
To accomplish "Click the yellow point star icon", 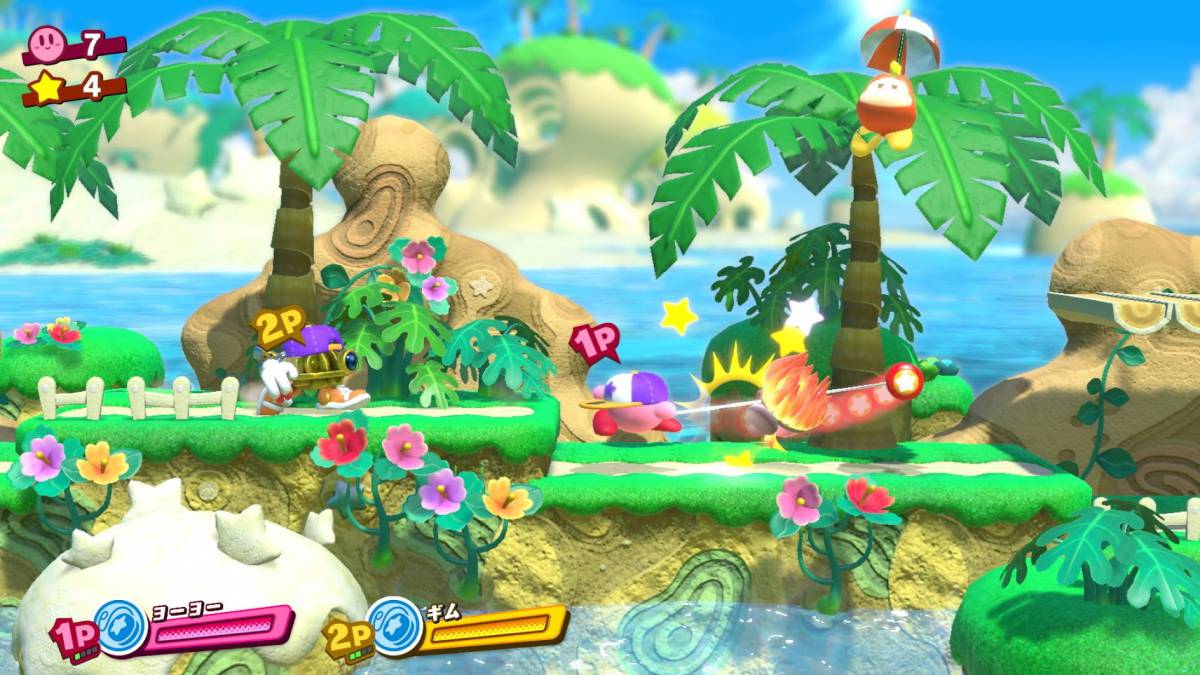I will [46, 87].
